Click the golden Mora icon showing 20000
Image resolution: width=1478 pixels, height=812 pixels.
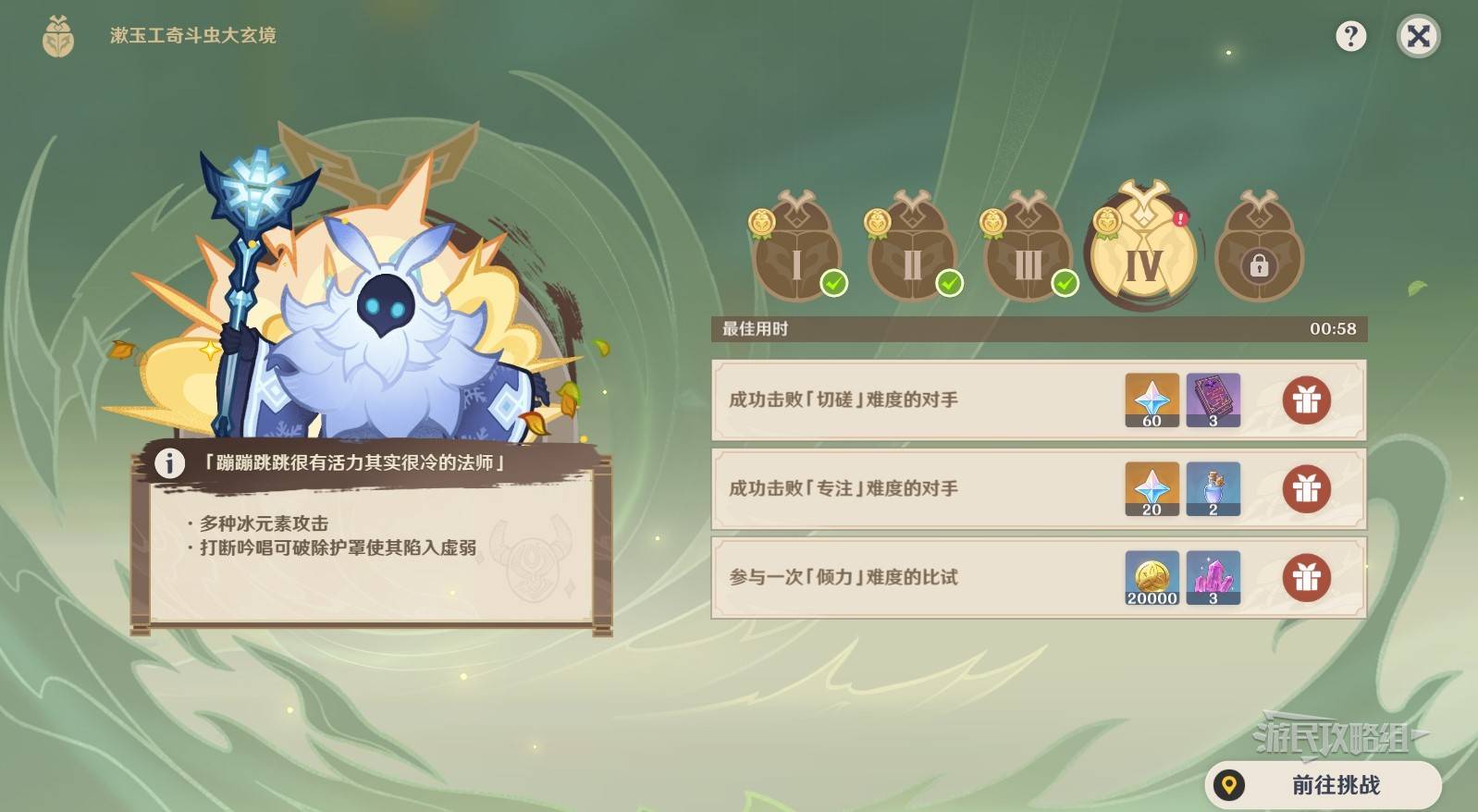(x=1152, y=577)
